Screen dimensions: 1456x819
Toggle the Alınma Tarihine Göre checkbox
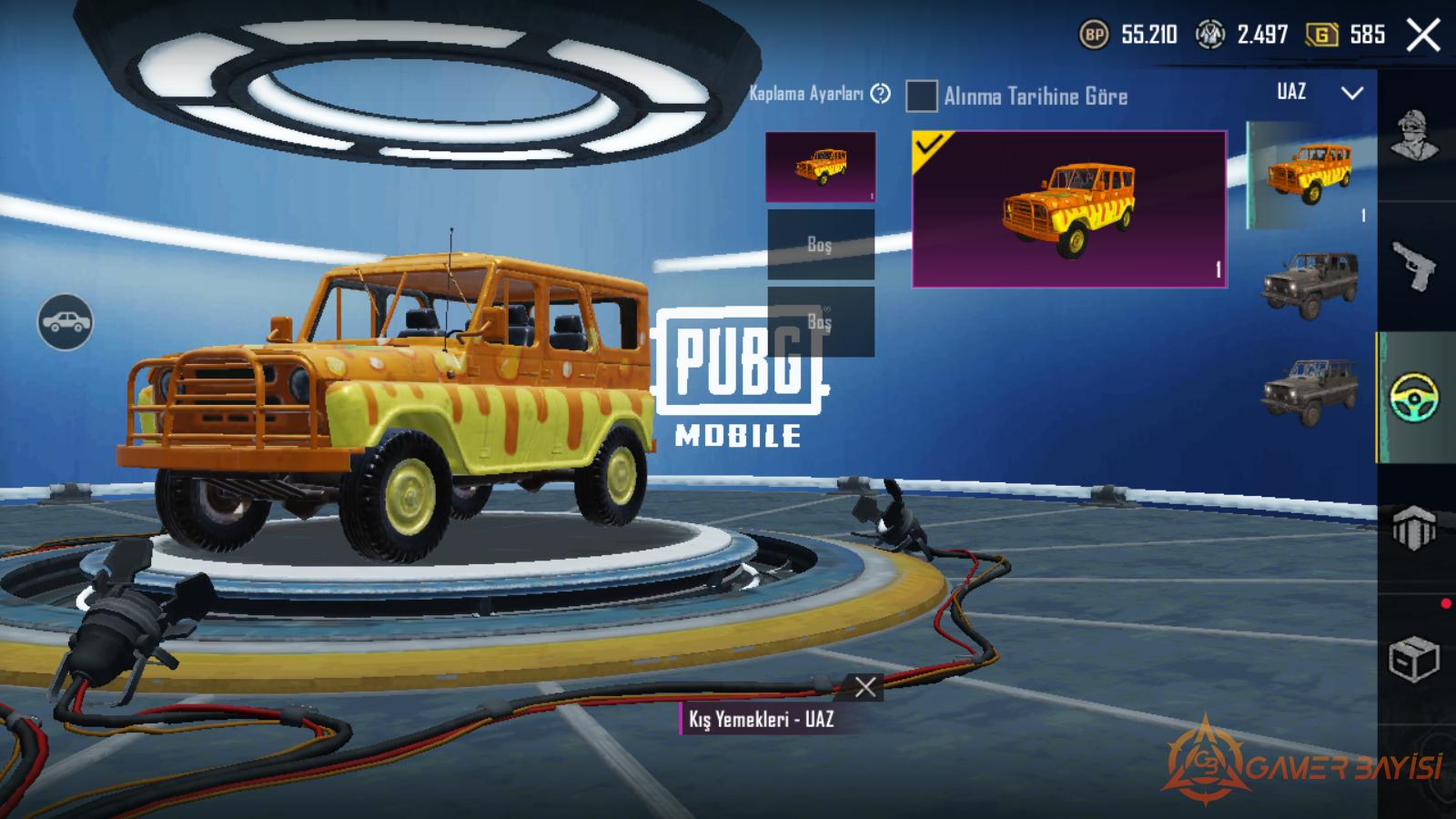coord(921,96)
